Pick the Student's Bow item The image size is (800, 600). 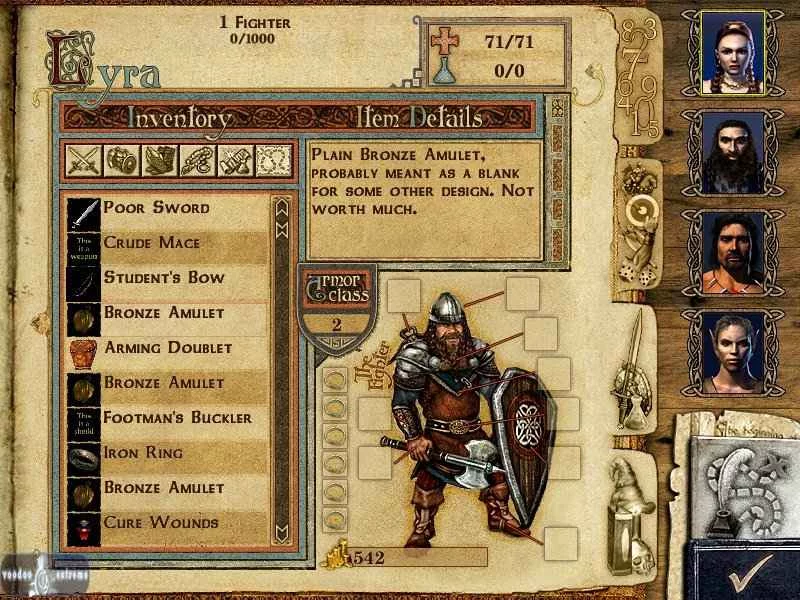click(164, 278)
